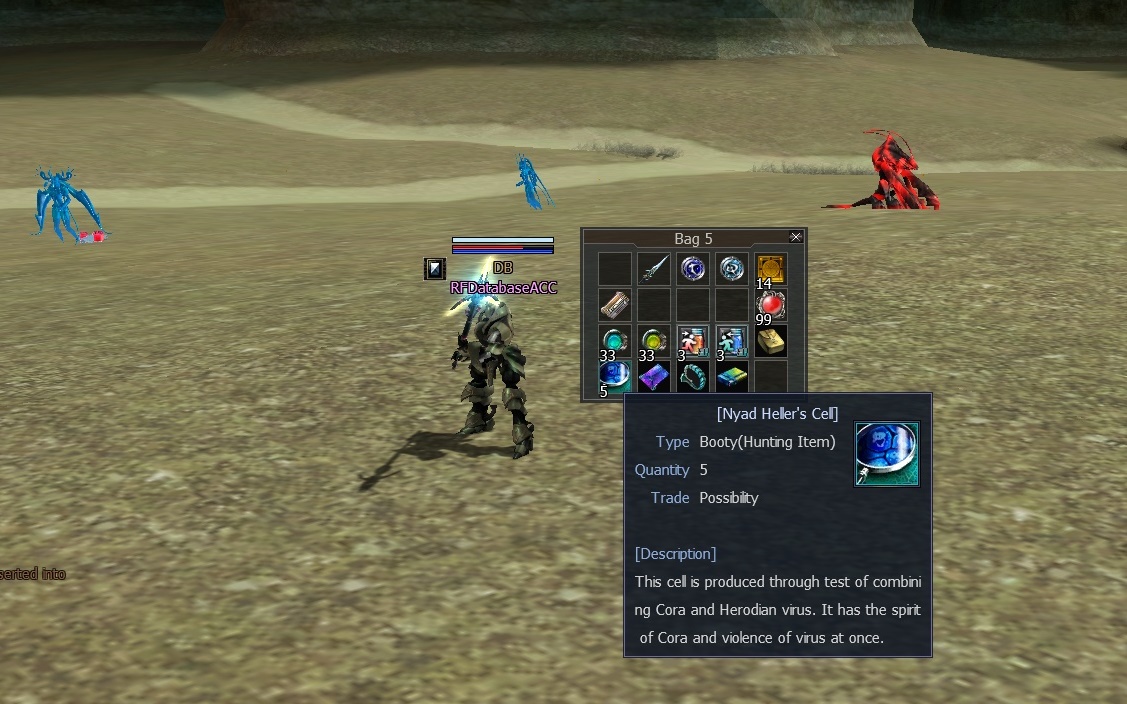
Task: Select the light blue swirl disc item
Action: click(732, 268)
